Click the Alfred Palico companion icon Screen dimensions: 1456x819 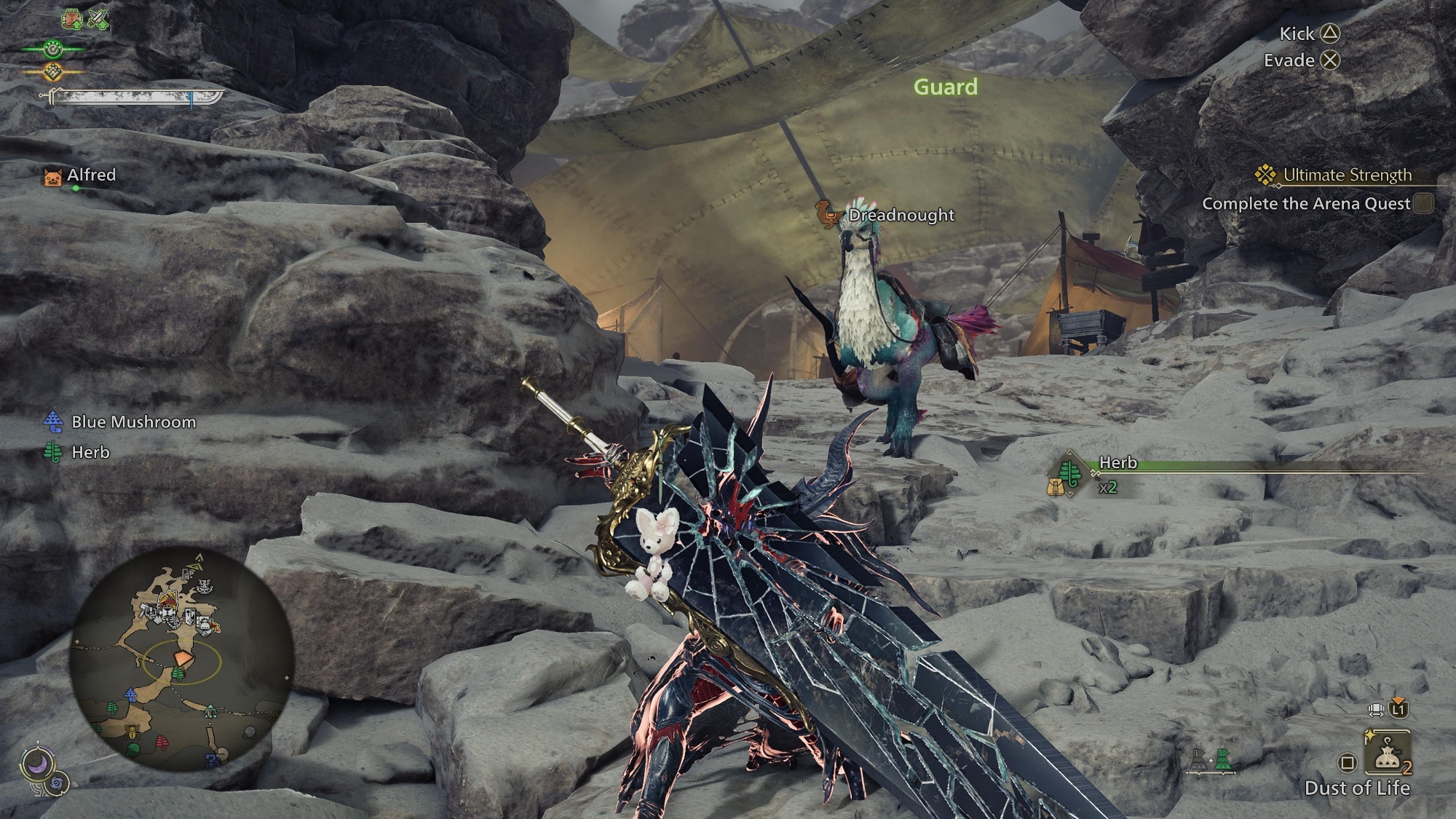[x=52, y=176]
